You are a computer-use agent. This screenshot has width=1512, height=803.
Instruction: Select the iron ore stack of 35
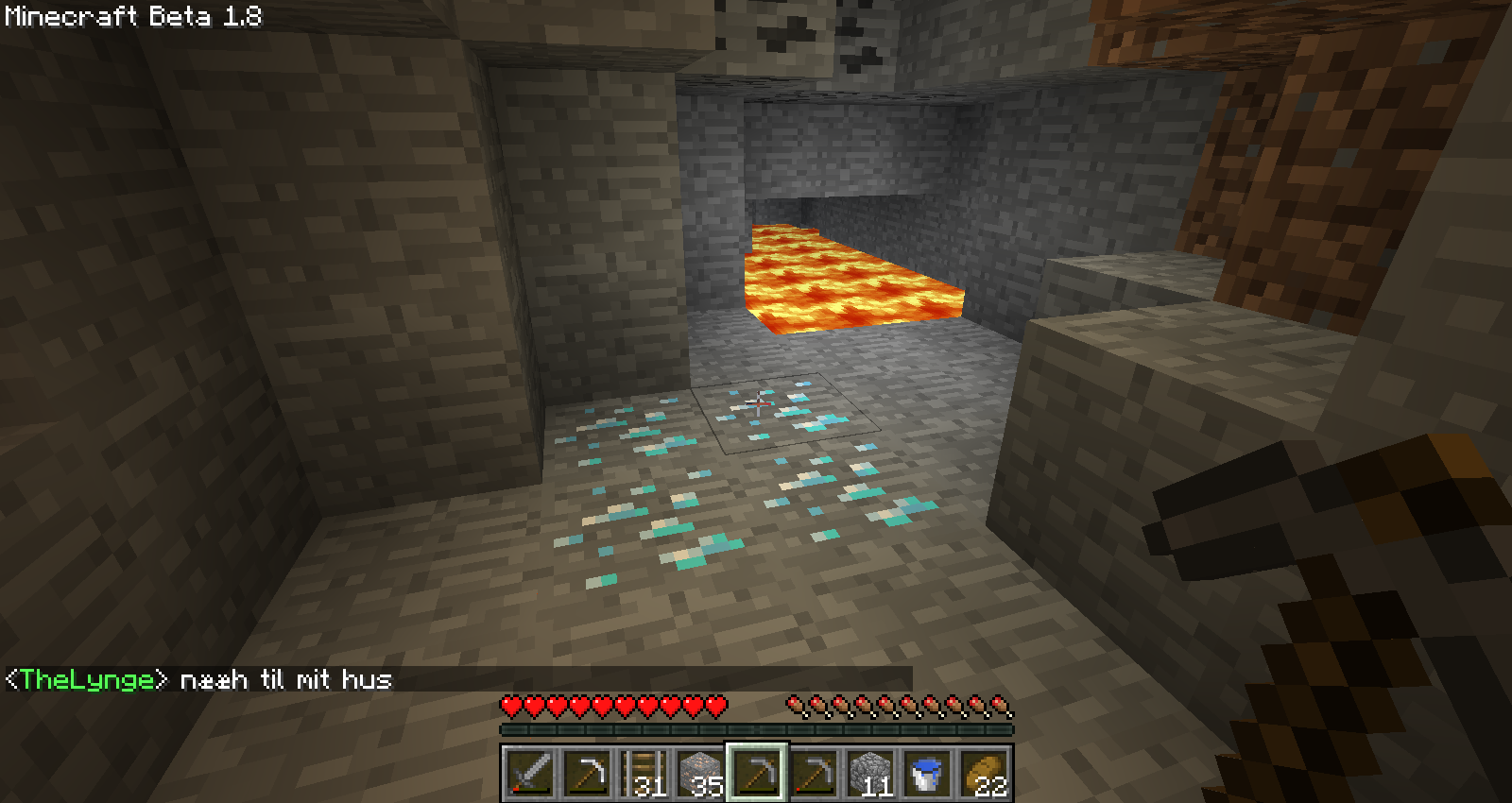click(700, 774)
